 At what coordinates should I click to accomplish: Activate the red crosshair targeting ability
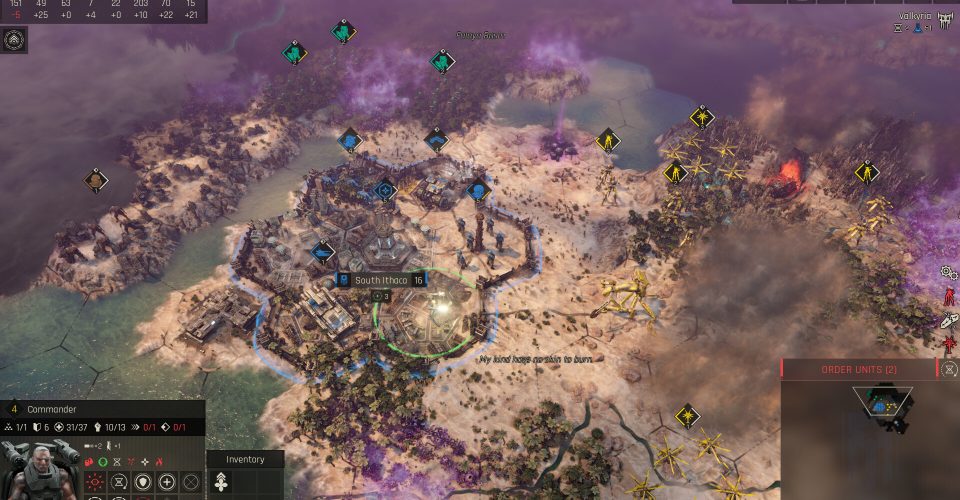pyautogui.click(x=96, y=482)
